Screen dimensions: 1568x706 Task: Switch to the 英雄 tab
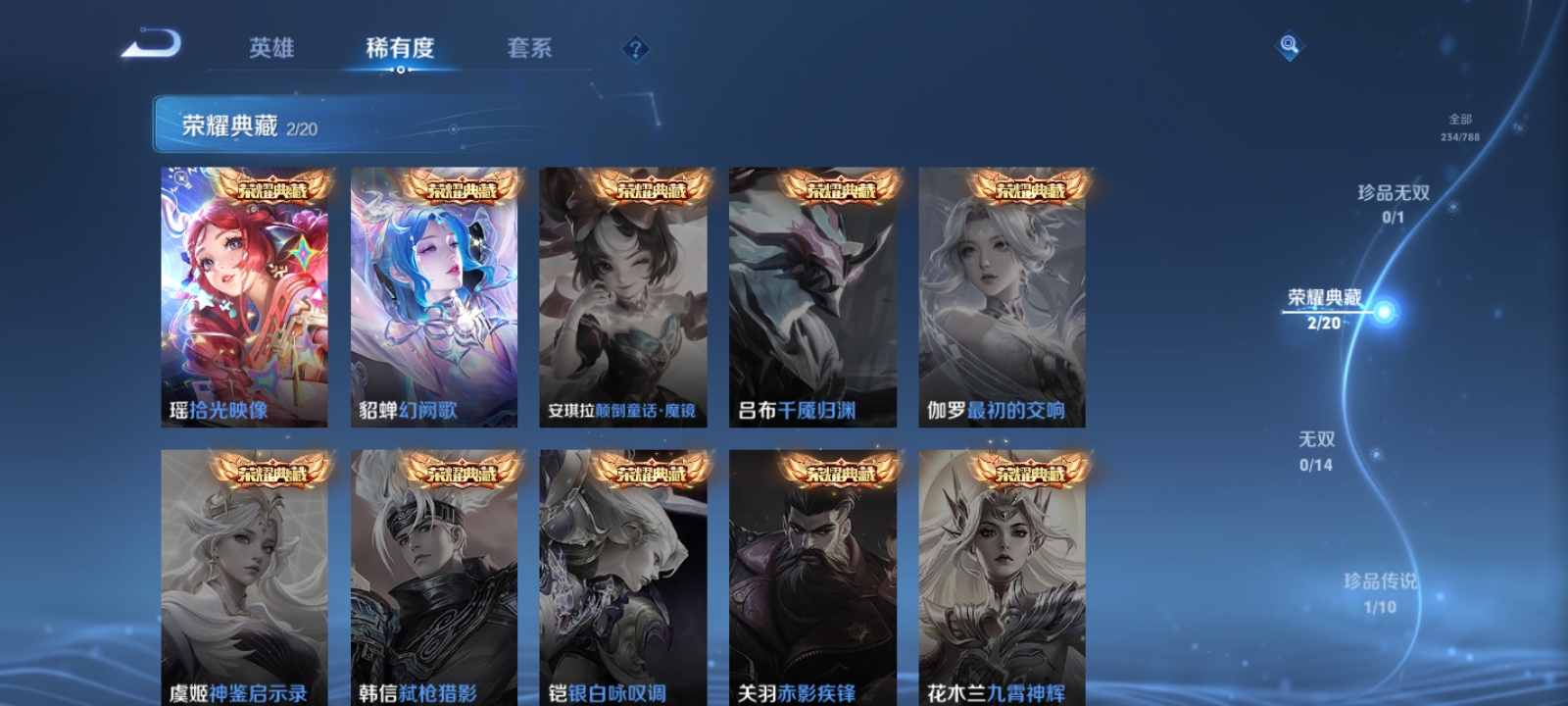(x=270, y=48)
